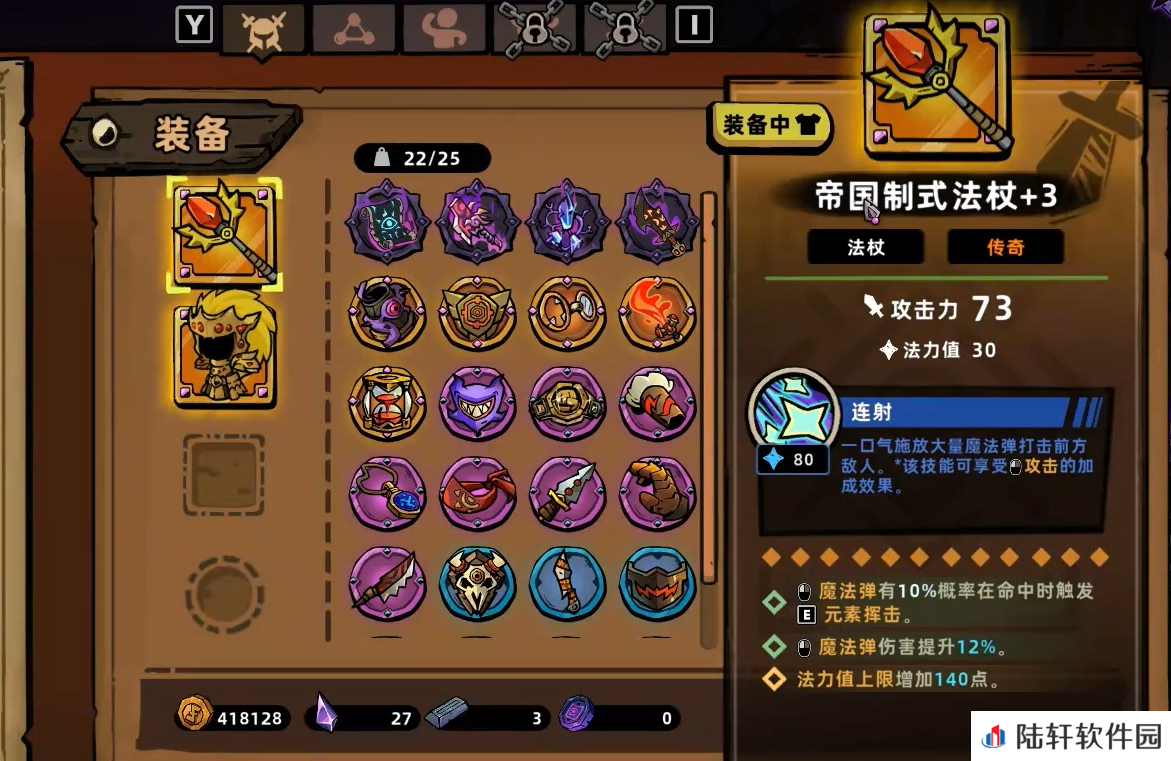Select the golden champion belt item

pyautogui.click(x=567, y=402)
